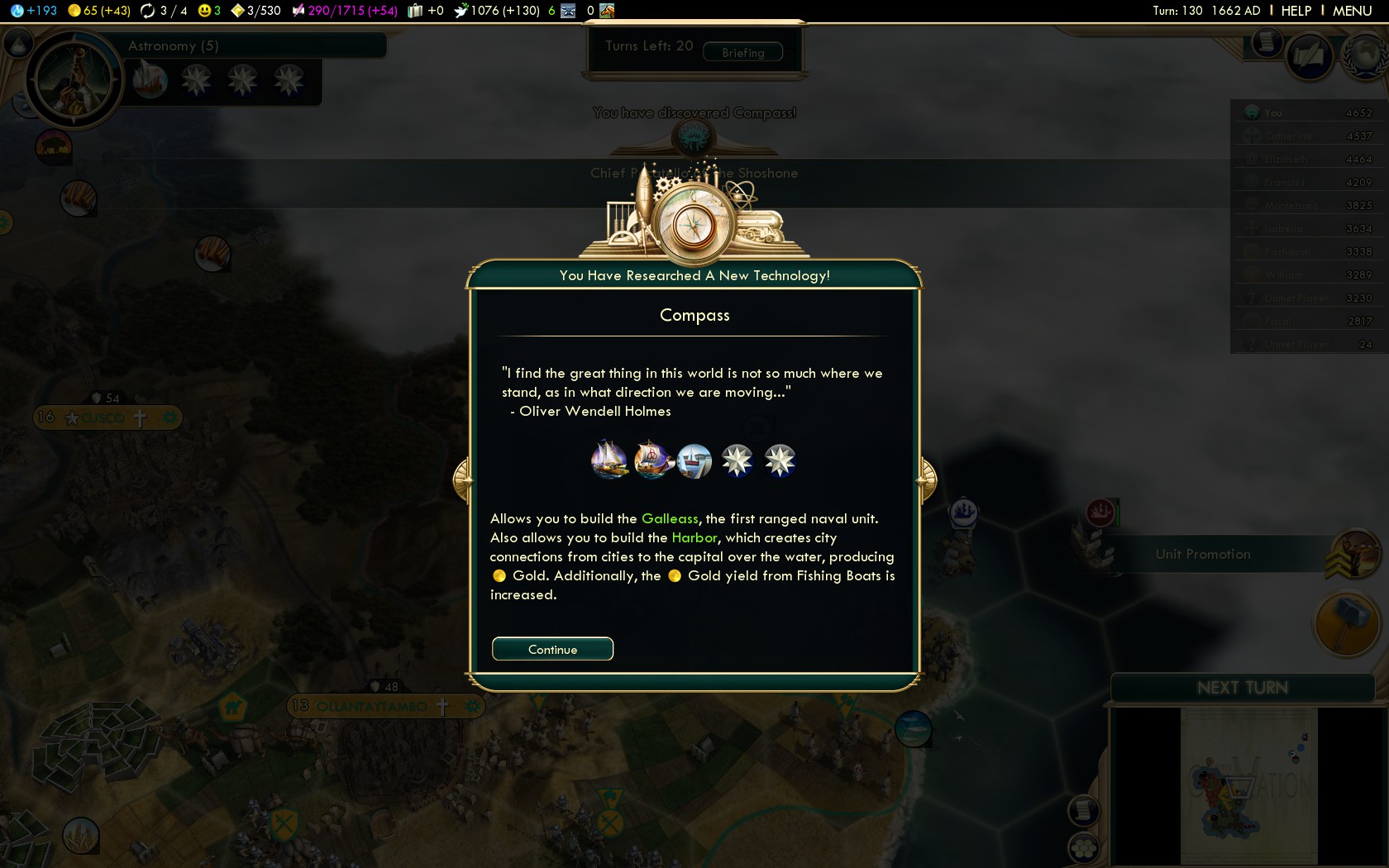Click the Unit Promotion notification
This screenshot has height=868, width=1389.
(1203, 554)
